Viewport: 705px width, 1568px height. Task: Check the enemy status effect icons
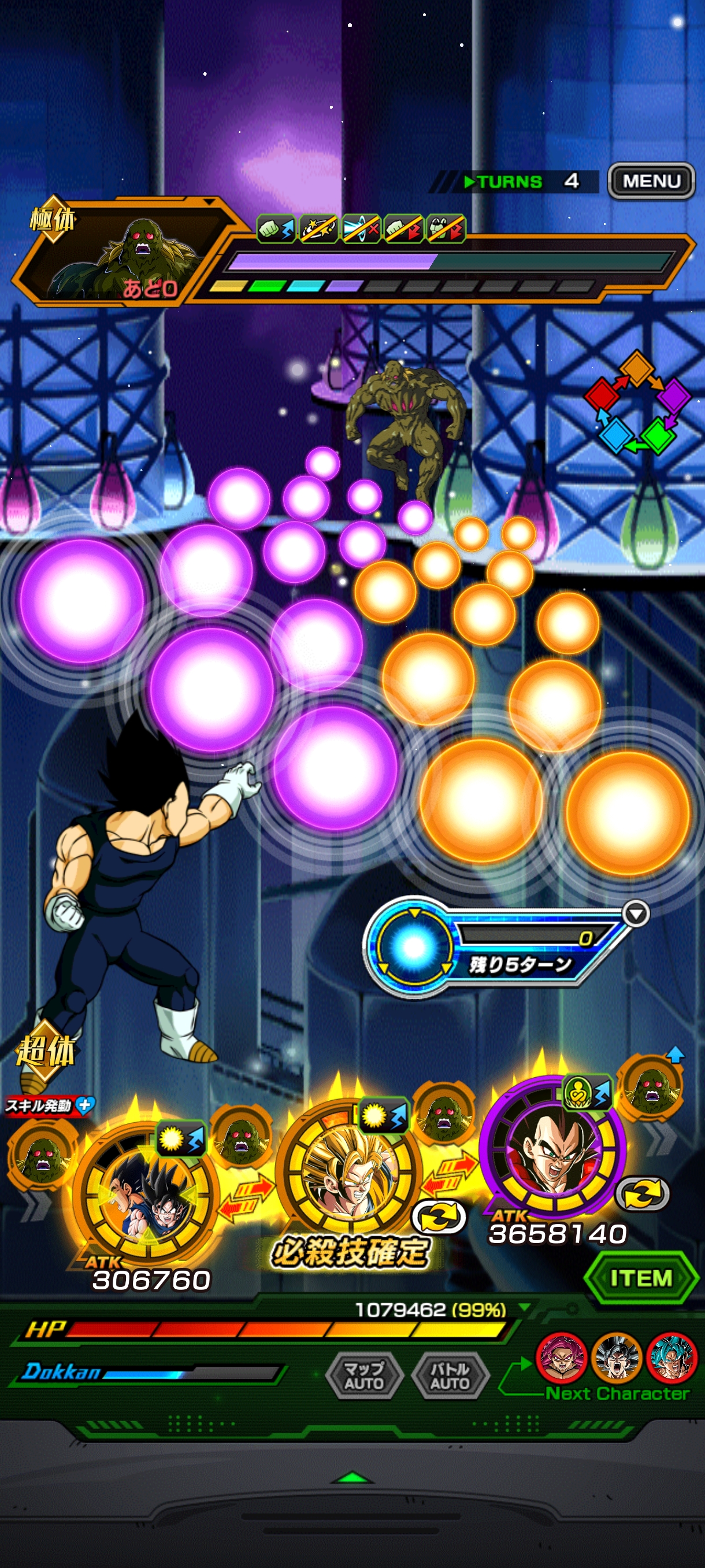click(x=361, y=229)
